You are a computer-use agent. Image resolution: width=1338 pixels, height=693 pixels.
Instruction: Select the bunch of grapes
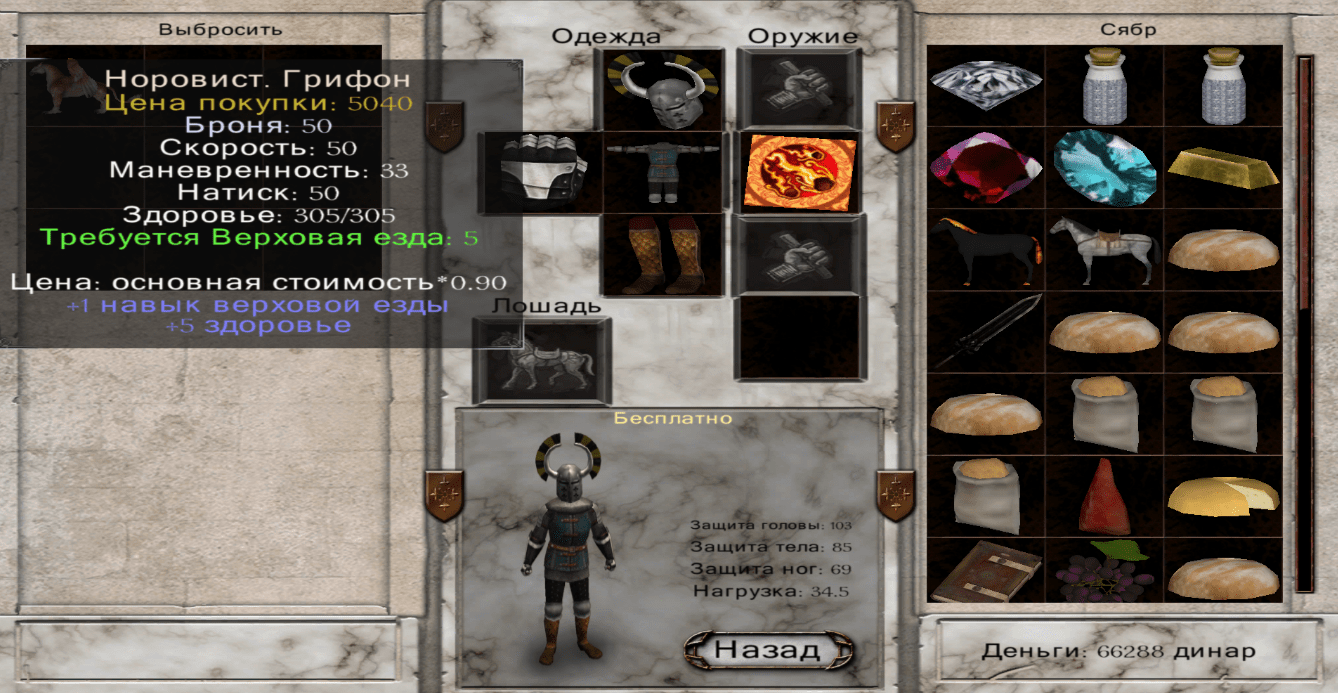point(1105,572)
